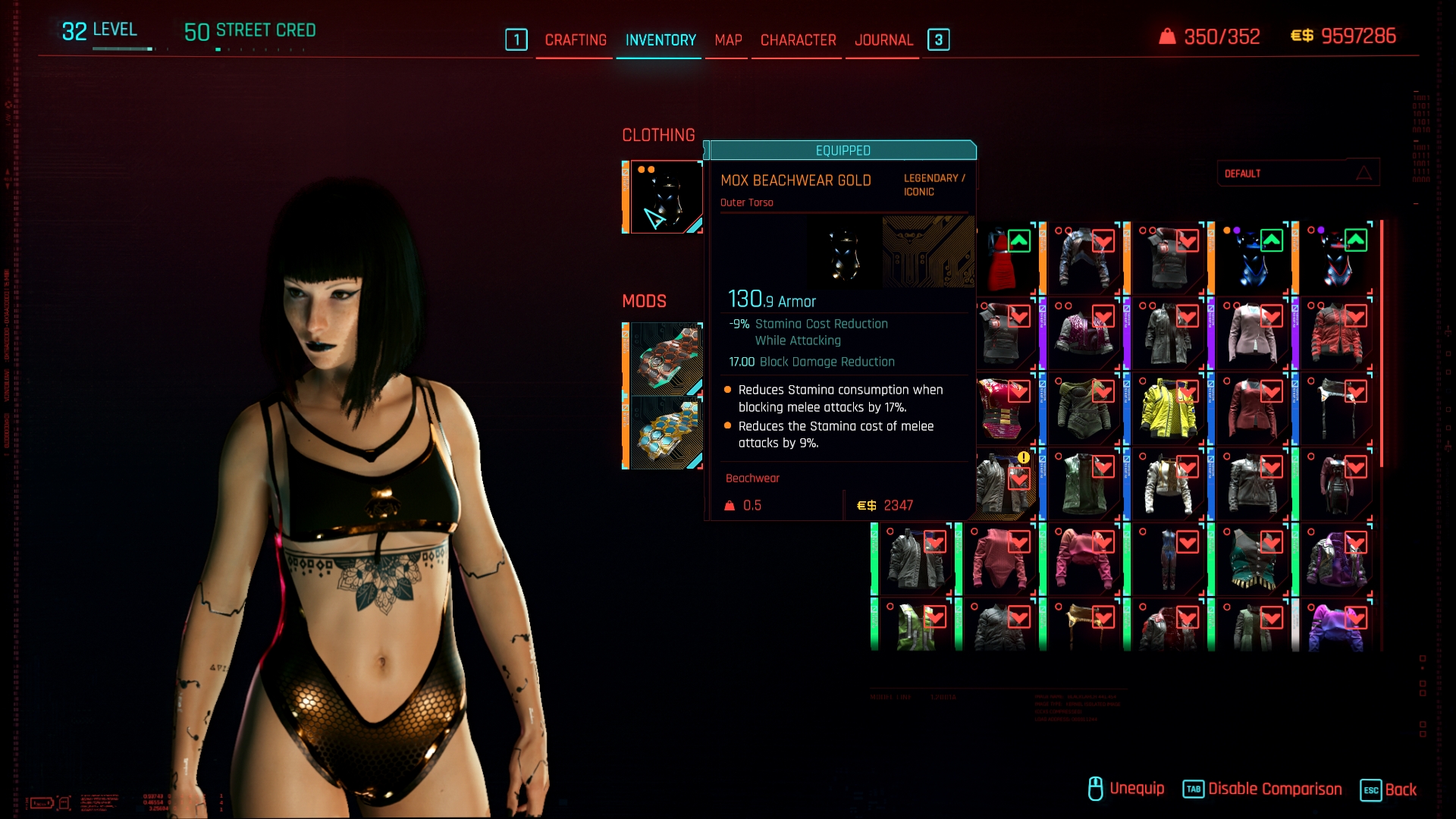
Task: Select the pink blazer item
Action: click(1252, 334)
